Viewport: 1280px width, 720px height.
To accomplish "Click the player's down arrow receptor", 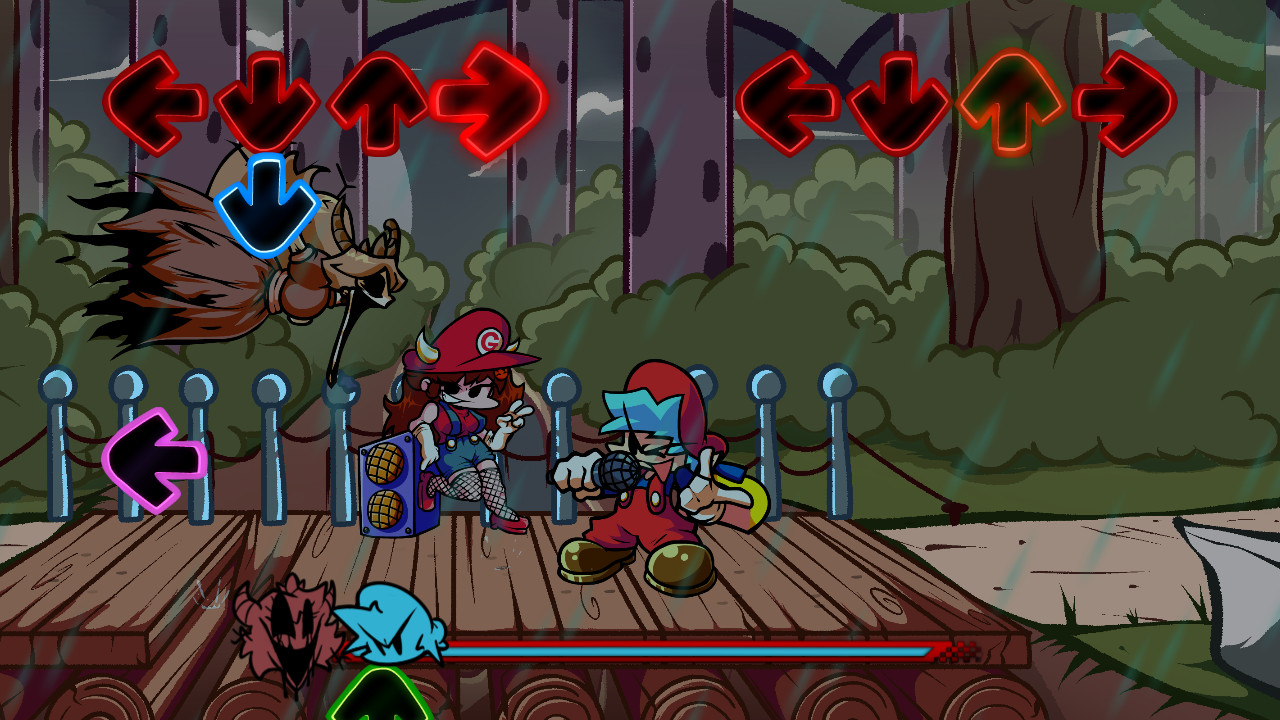I will coord(897,103).
